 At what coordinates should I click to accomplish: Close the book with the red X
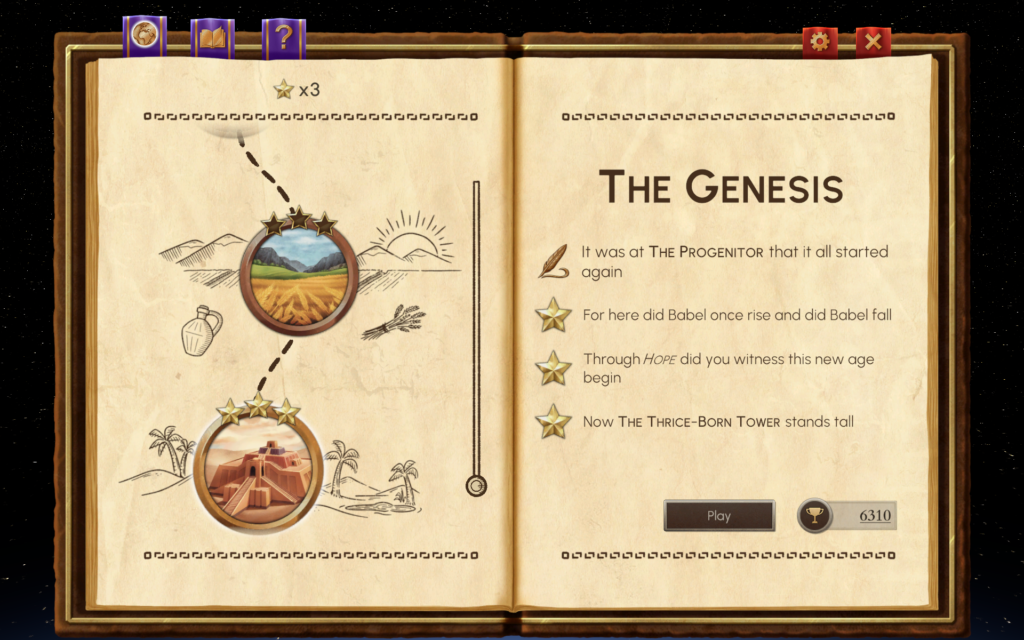pyautogui.click(x=873, y=41)
